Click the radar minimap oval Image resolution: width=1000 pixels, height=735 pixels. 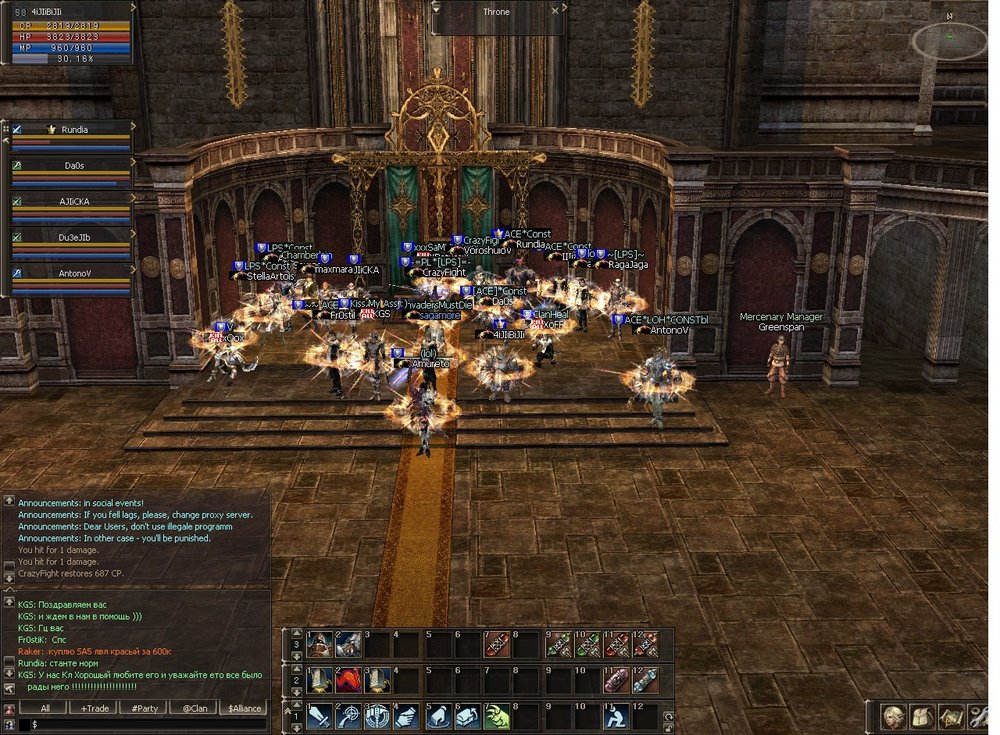[948, 40]
